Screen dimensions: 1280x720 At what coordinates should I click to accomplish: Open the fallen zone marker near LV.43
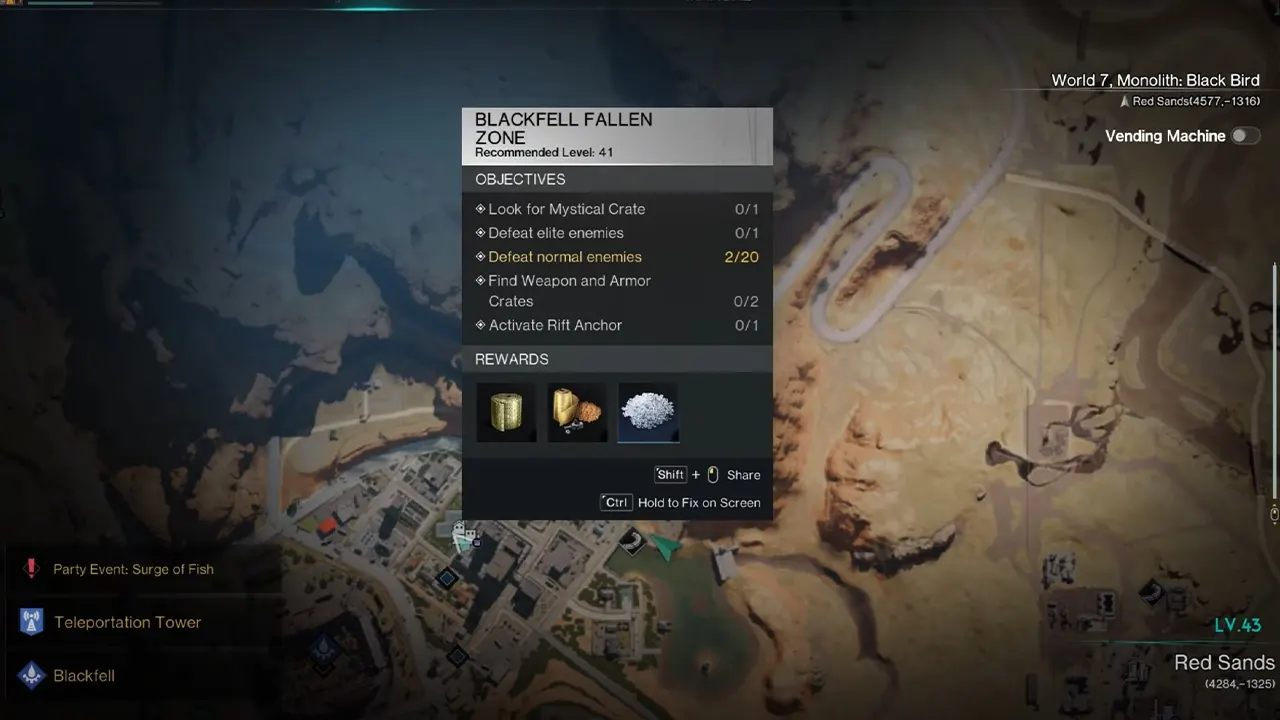click(1151, 593)
